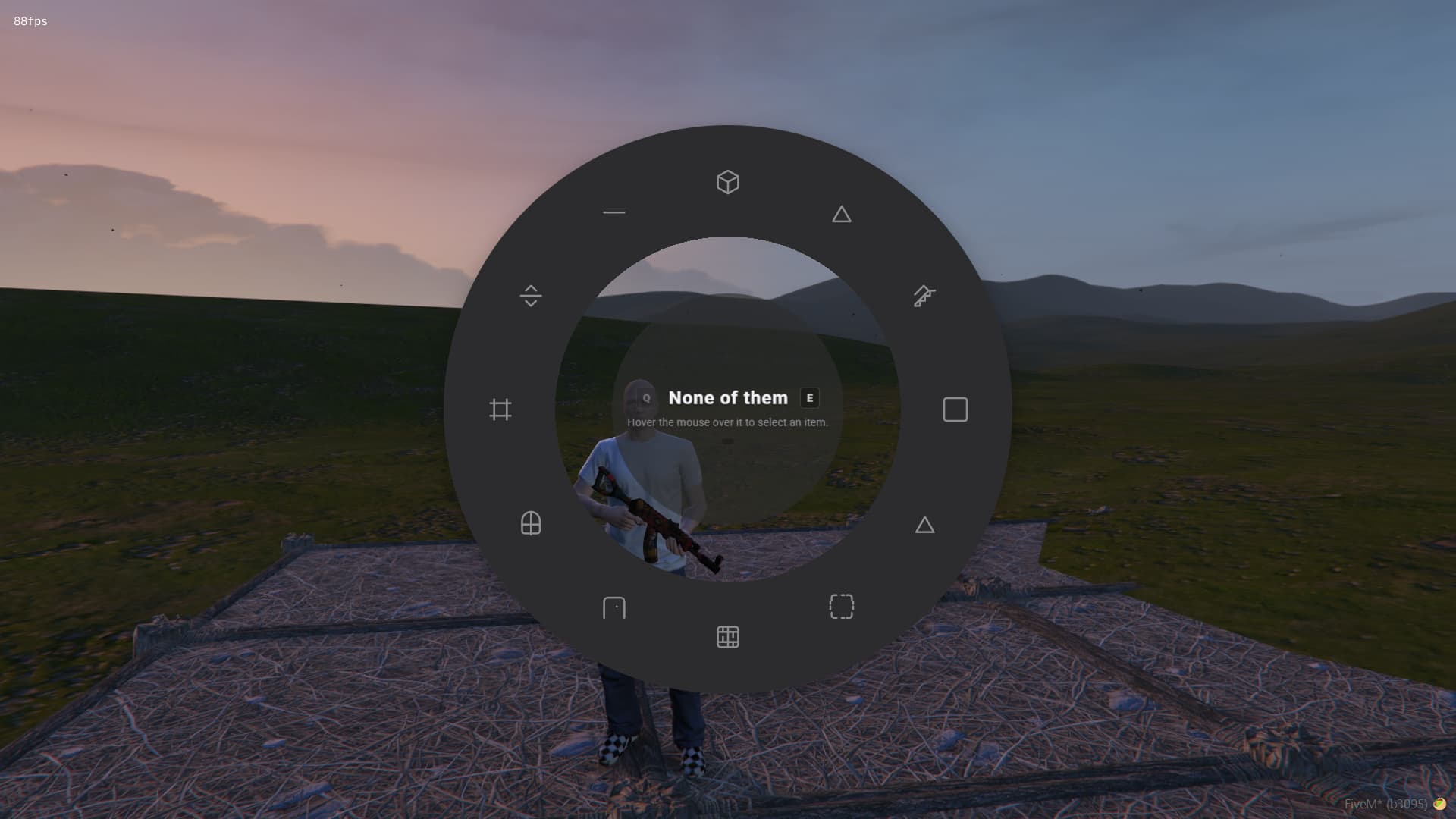Click the hover instruction hint text
The height and width of the screenshot is (819, 1456).
point(726,422)
